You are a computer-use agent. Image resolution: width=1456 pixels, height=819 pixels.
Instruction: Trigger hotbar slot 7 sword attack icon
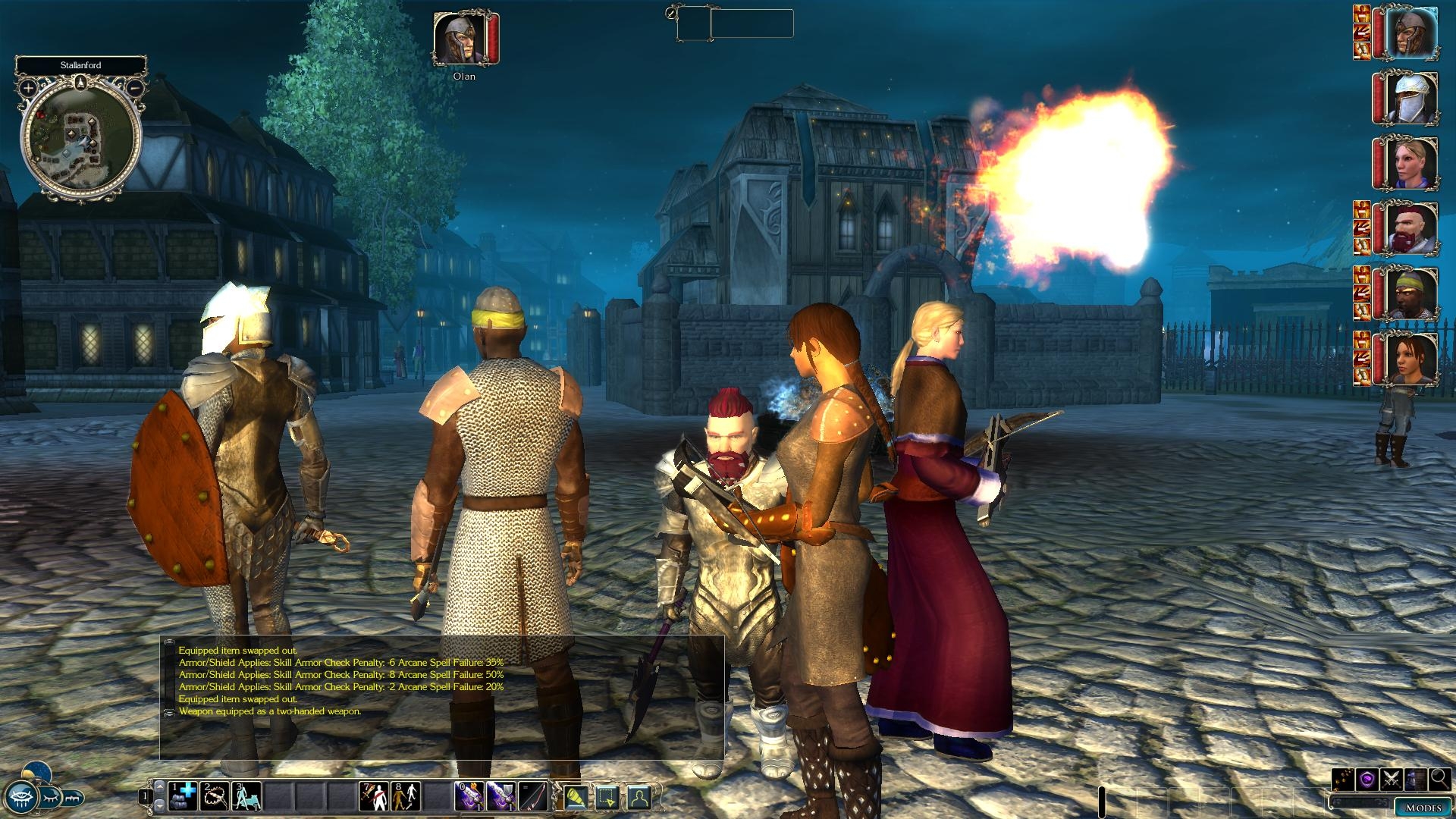pyautogui.click(x=374, y=796)
